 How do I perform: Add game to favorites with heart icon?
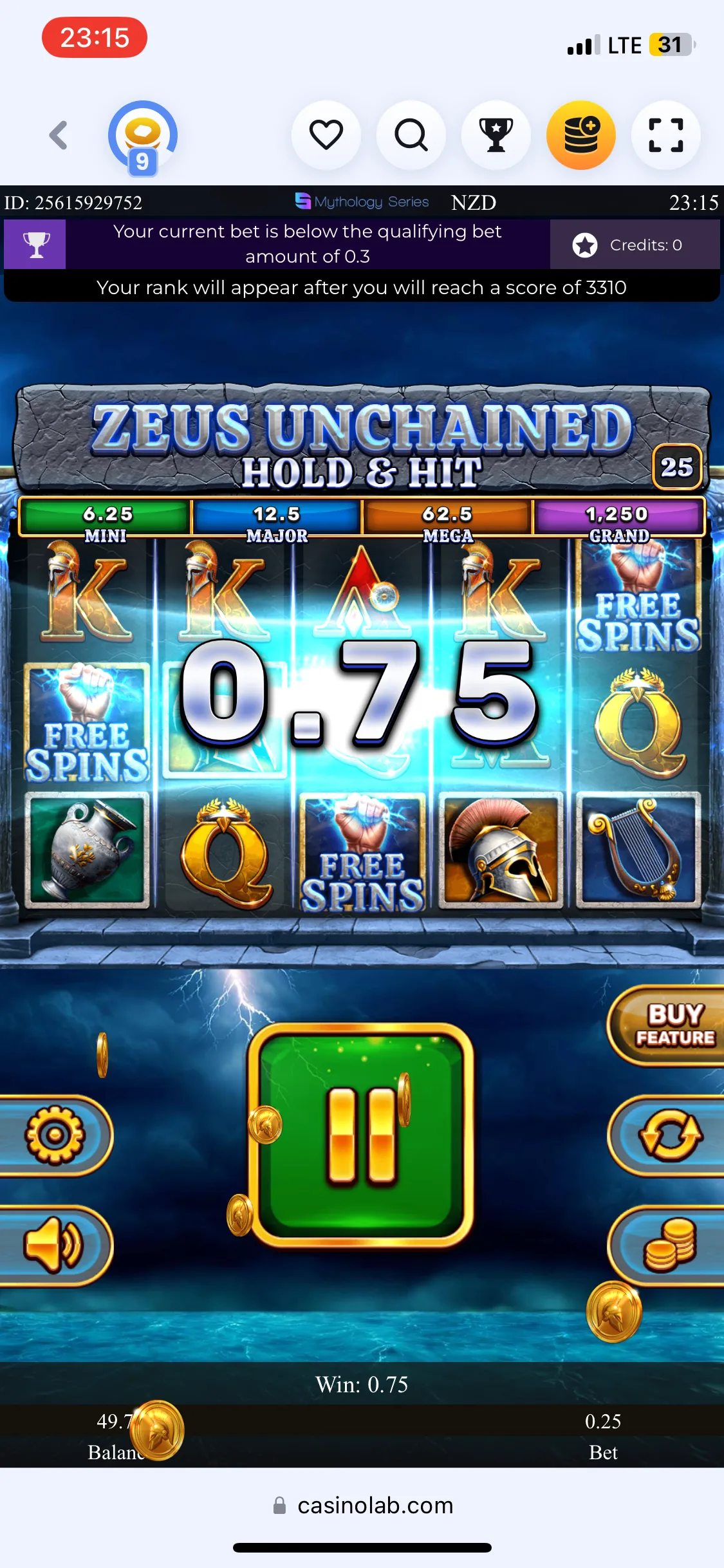point(326,135)
